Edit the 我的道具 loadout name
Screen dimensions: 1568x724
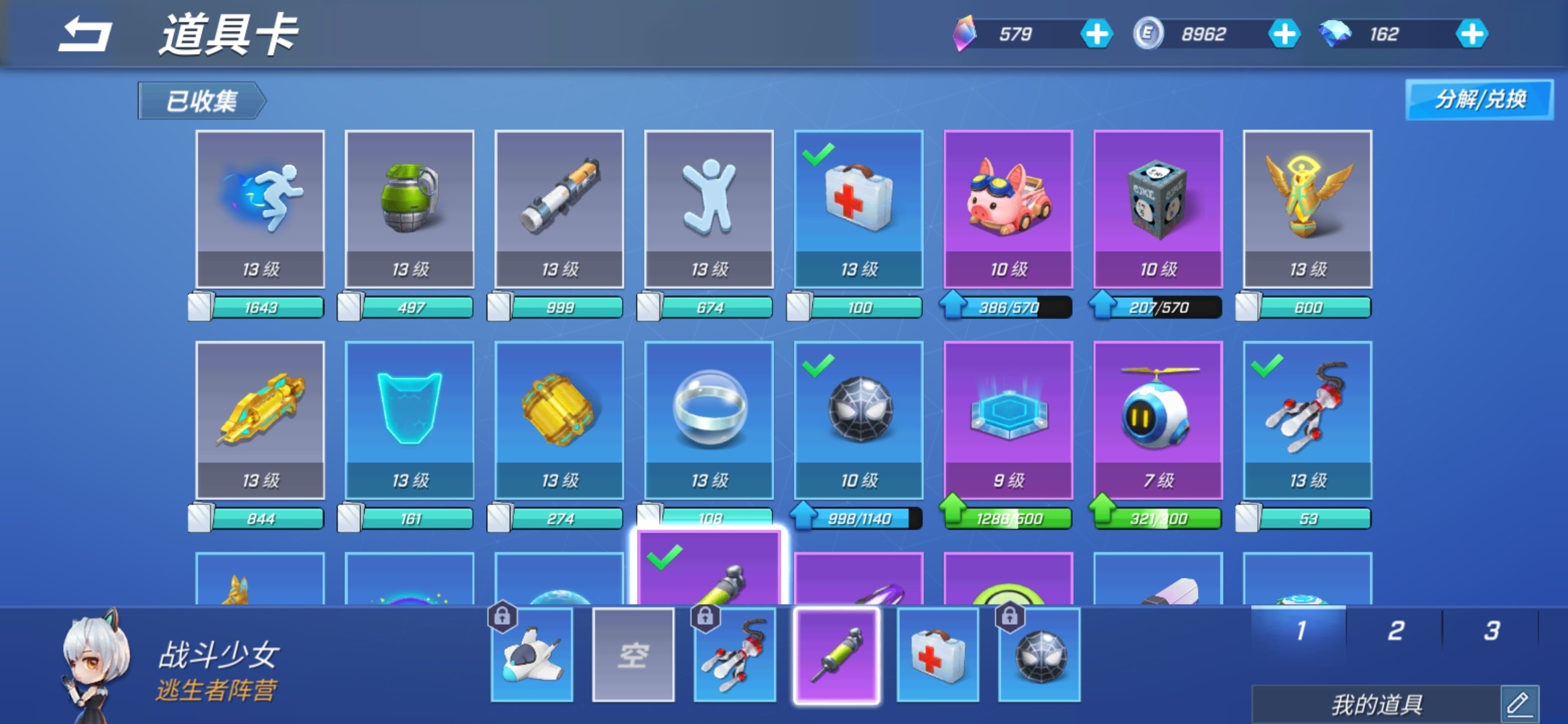[1518, 704]
